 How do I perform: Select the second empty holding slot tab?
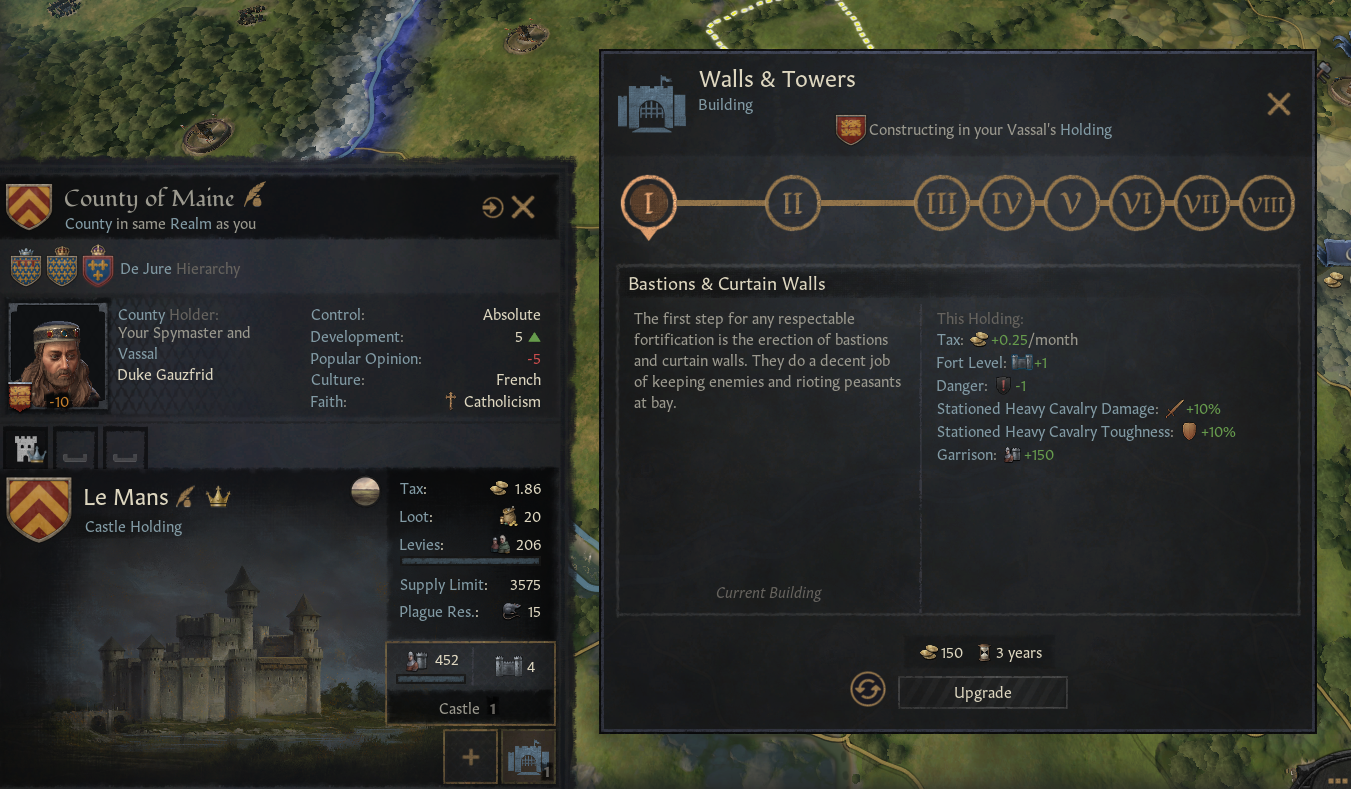coord(74,447)
